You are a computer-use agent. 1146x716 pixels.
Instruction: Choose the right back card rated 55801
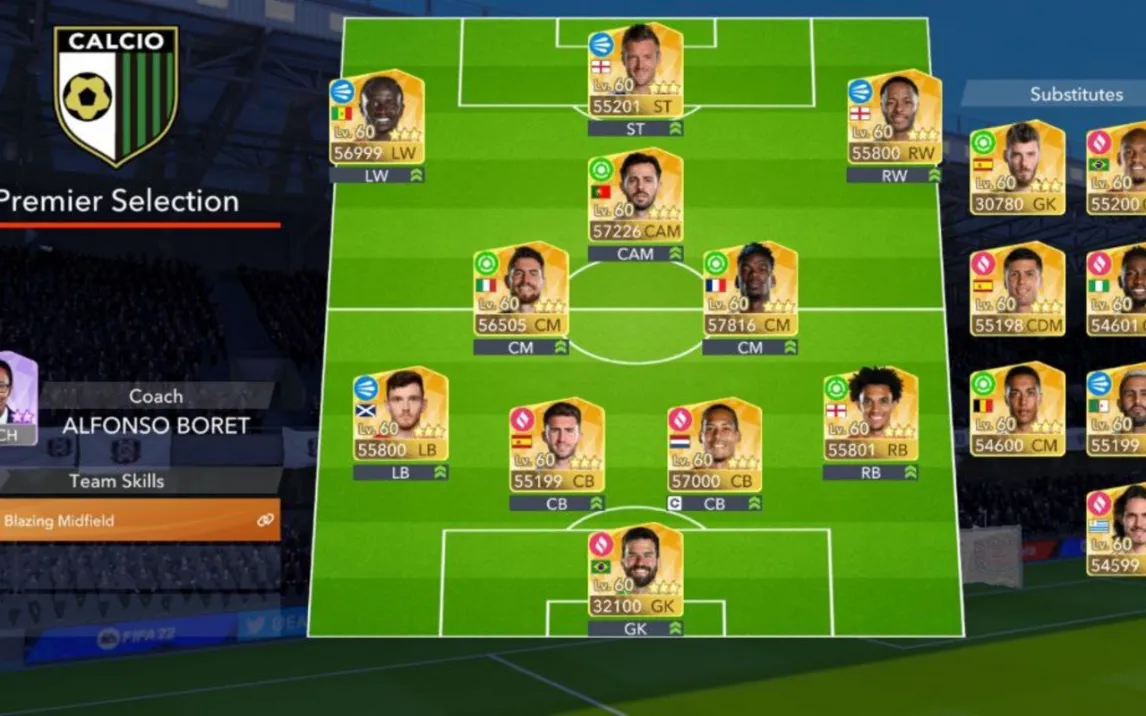coord(870,415)
